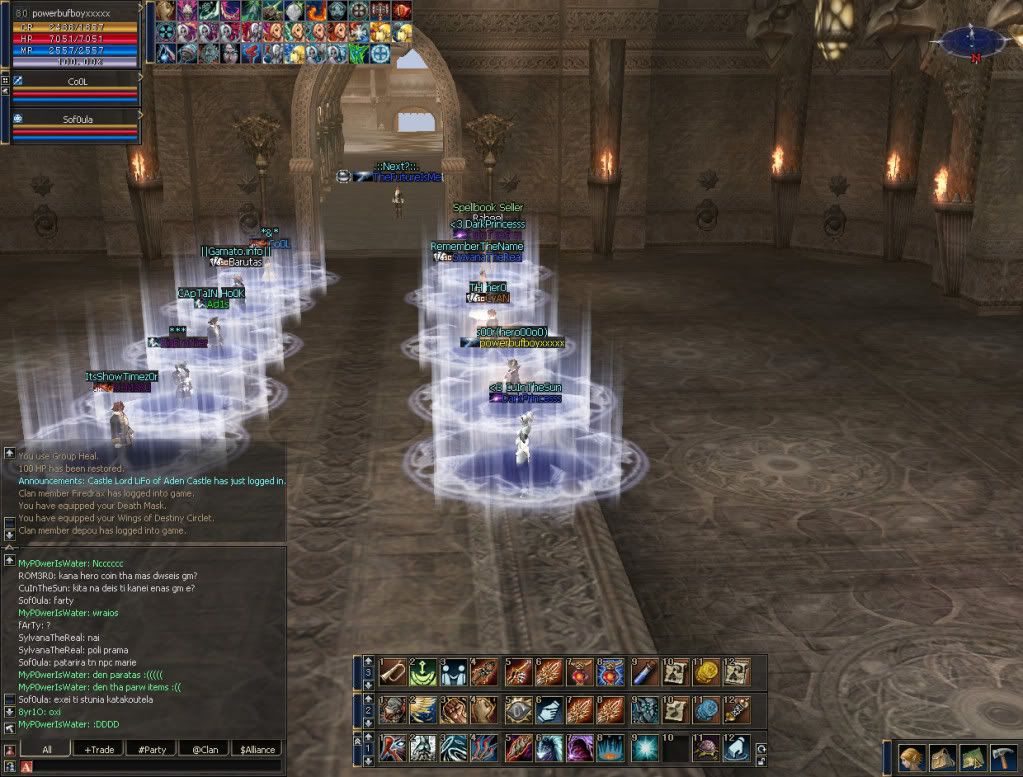Click the chat text input field
Viewport: 1023px width, 777px height.
click(x=150, y=767)
